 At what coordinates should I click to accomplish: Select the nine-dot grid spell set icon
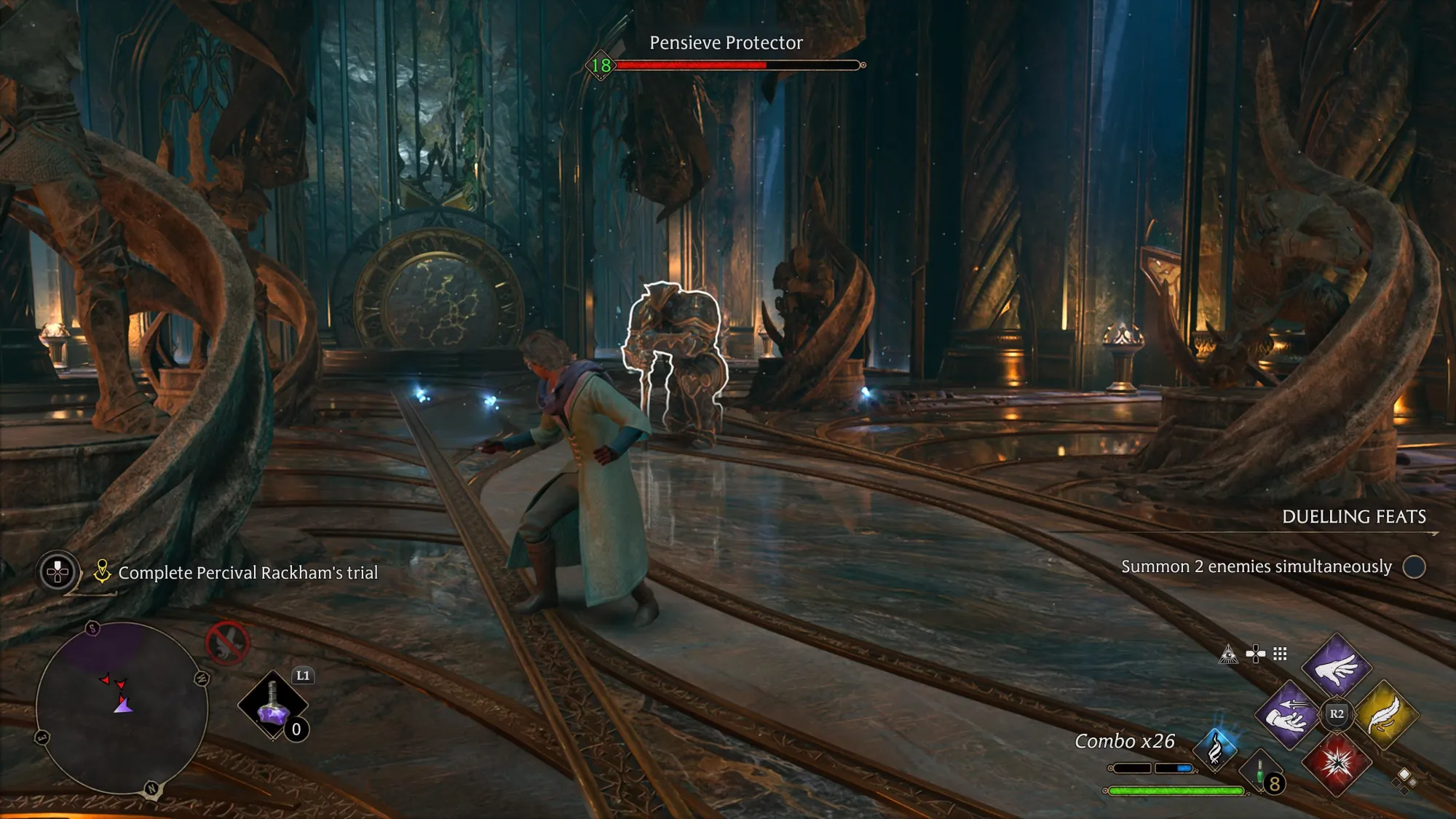tap(1280, 654)
